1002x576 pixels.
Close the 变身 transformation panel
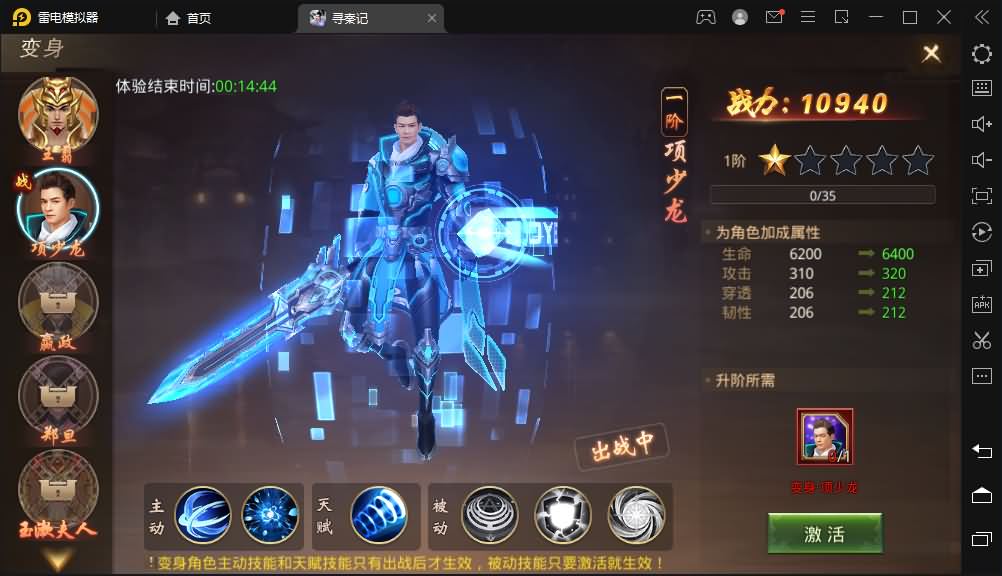[931, 54]
